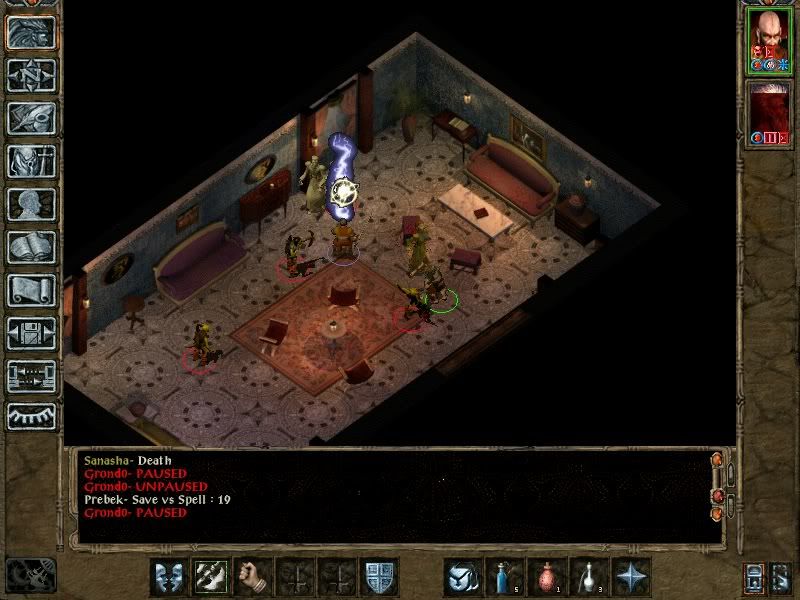Open the character record (head profile icon)

tap(31, 205)
